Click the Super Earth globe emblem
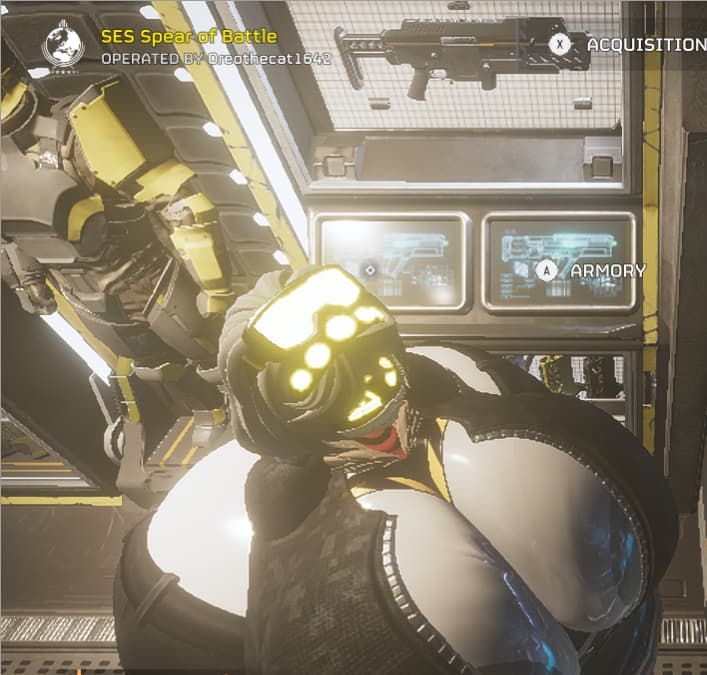The height and width of the screenshot is (675, 707). (63, 45)
